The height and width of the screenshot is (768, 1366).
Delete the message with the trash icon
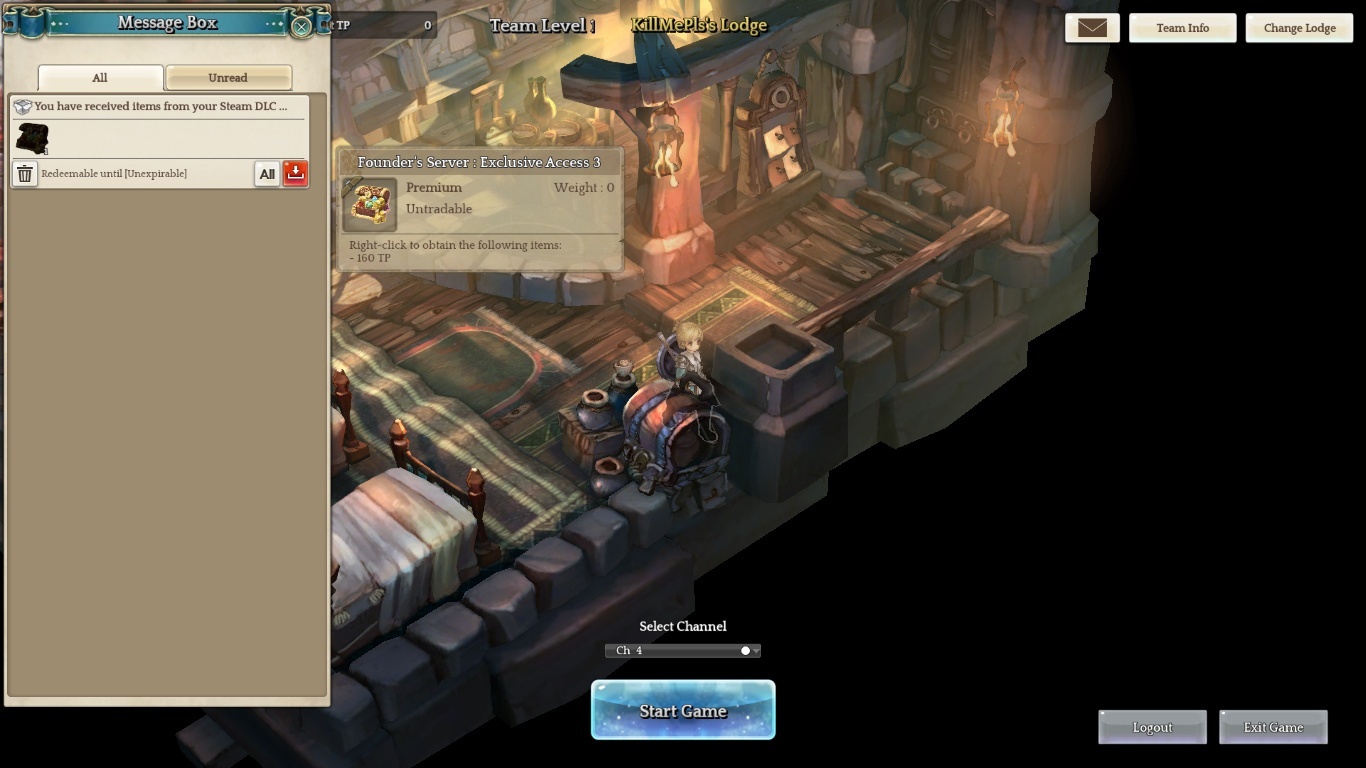[25, 174]
